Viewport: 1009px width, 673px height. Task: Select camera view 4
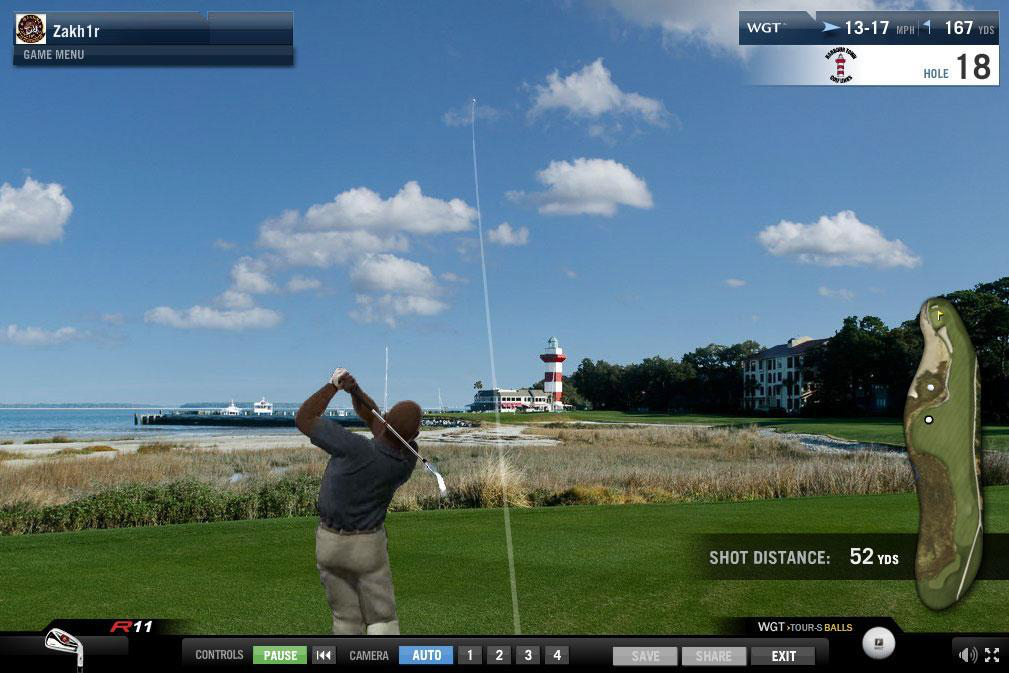[557, 655]
